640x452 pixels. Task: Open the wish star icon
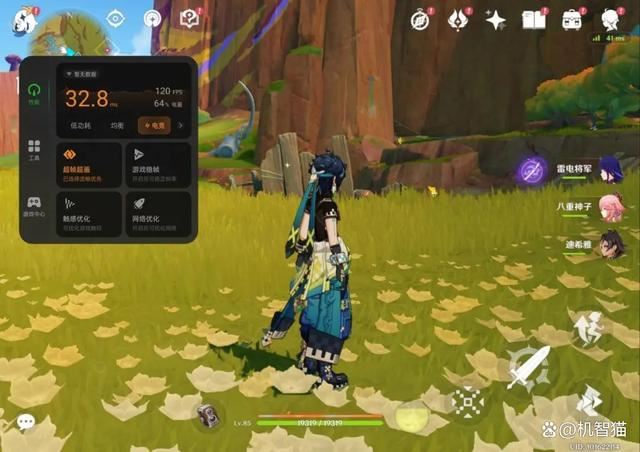click(x=495, y=18)
